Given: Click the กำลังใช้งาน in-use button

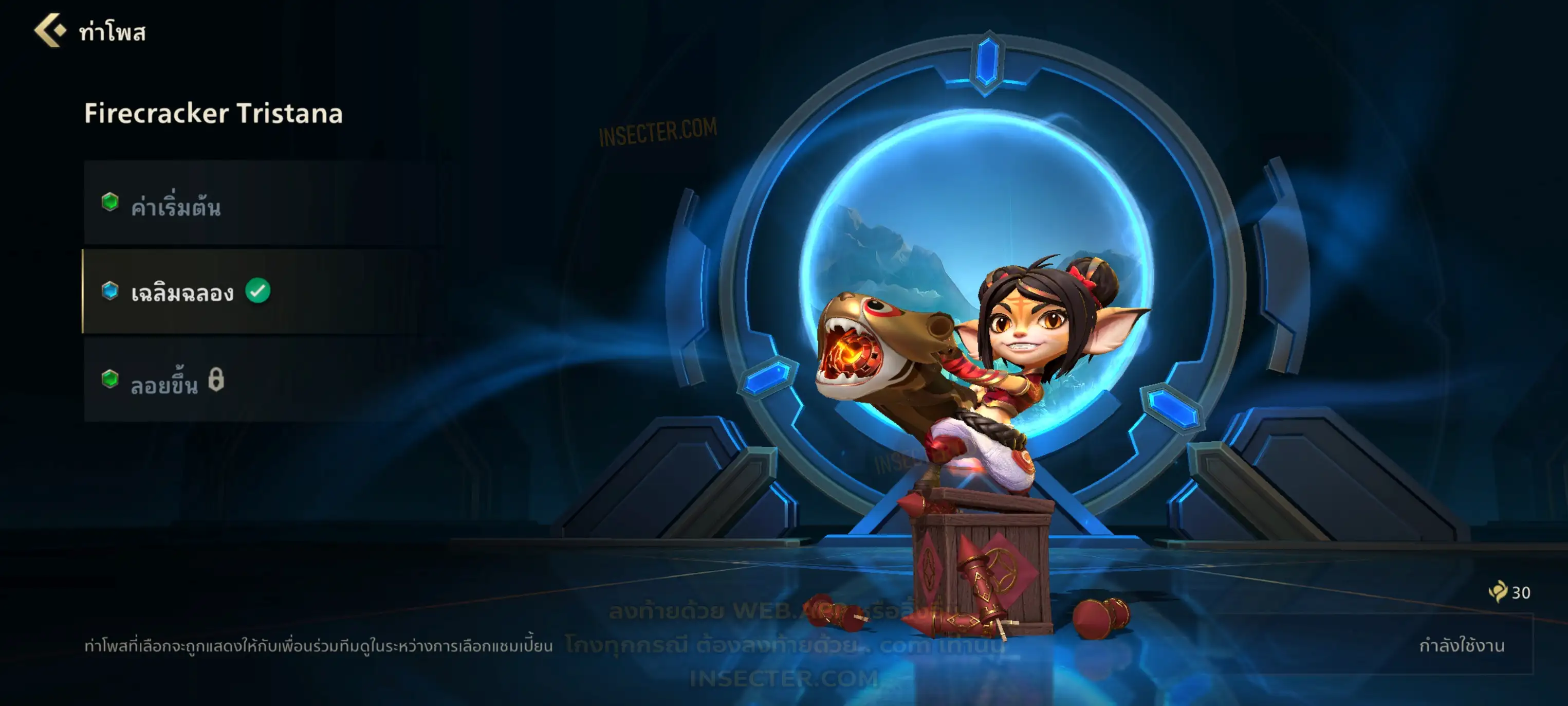Looking at the screenshot, I should pos(1460,645).
